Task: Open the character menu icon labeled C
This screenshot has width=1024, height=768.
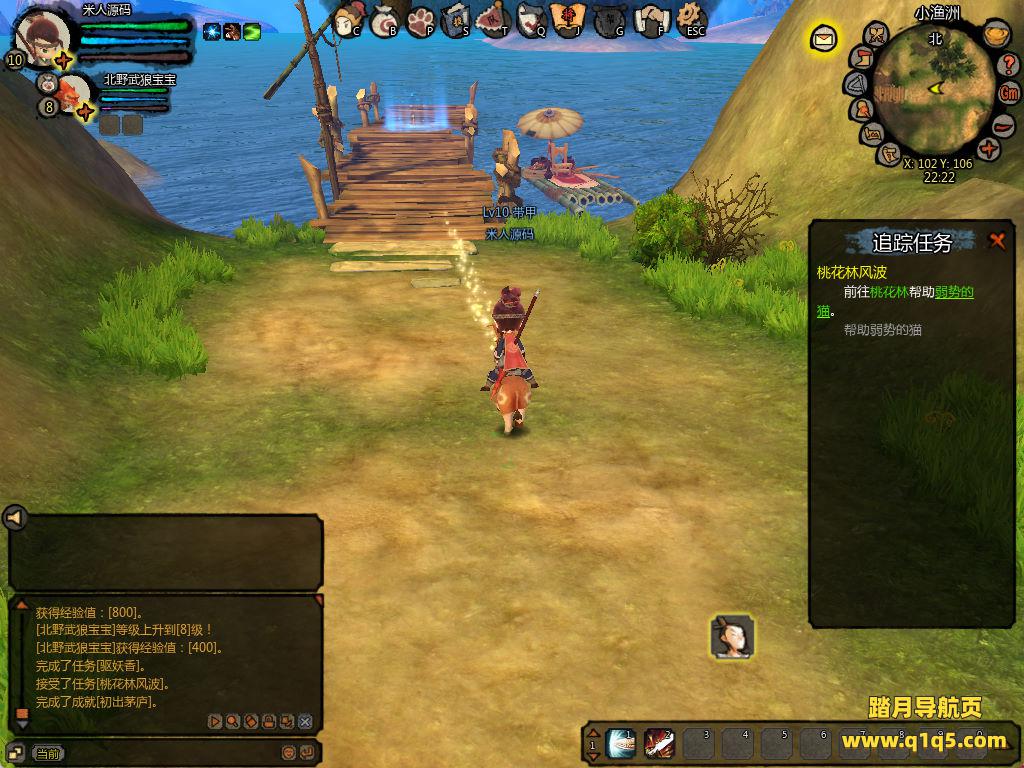Action: (x=348, y=19)
